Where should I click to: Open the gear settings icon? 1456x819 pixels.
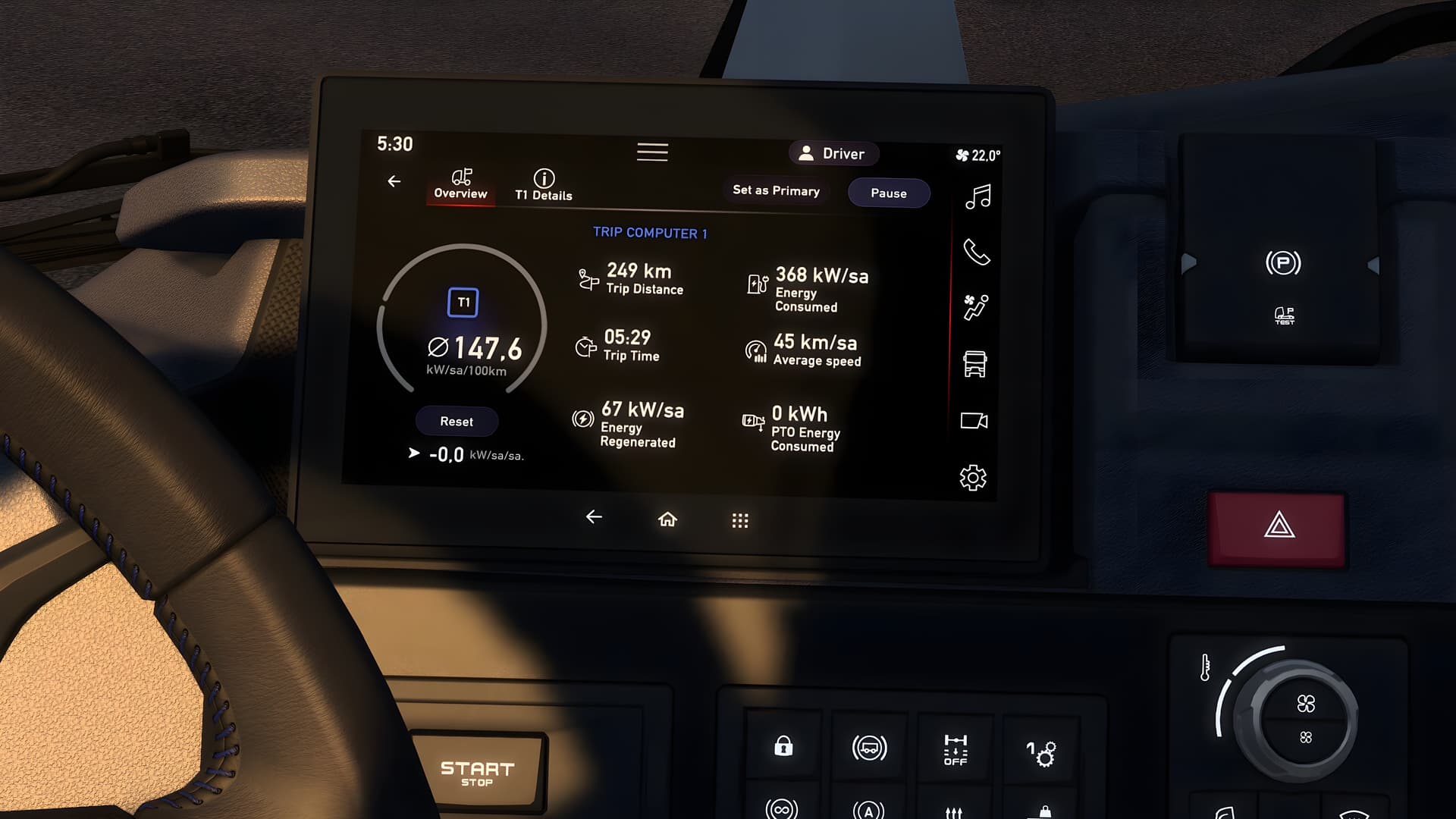[x=973, y=478]
